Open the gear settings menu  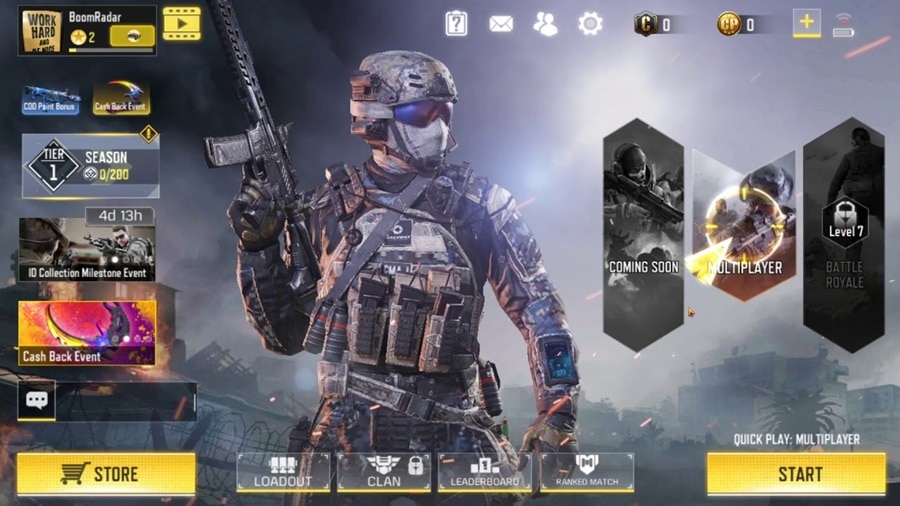[591, 24]
